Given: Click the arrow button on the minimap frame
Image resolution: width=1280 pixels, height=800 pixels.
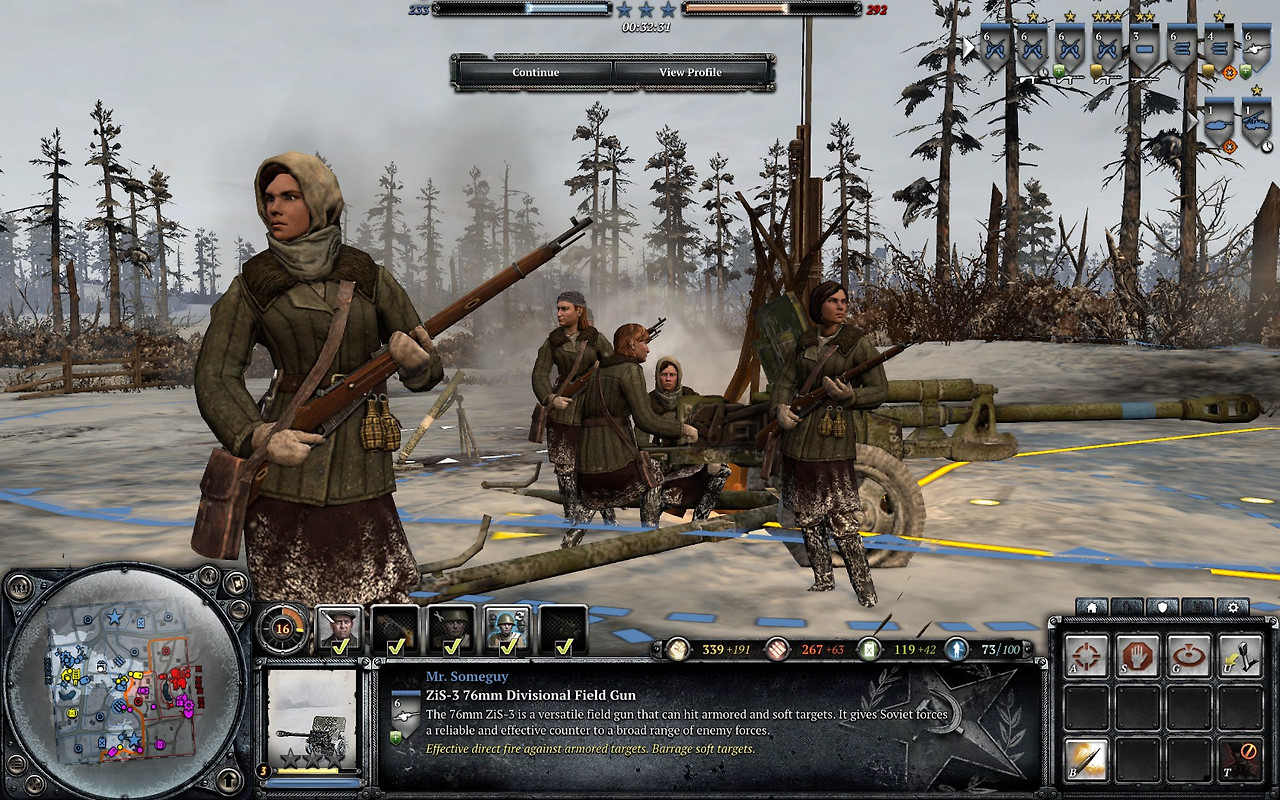Looking at the screenshot, I should 231,779.
